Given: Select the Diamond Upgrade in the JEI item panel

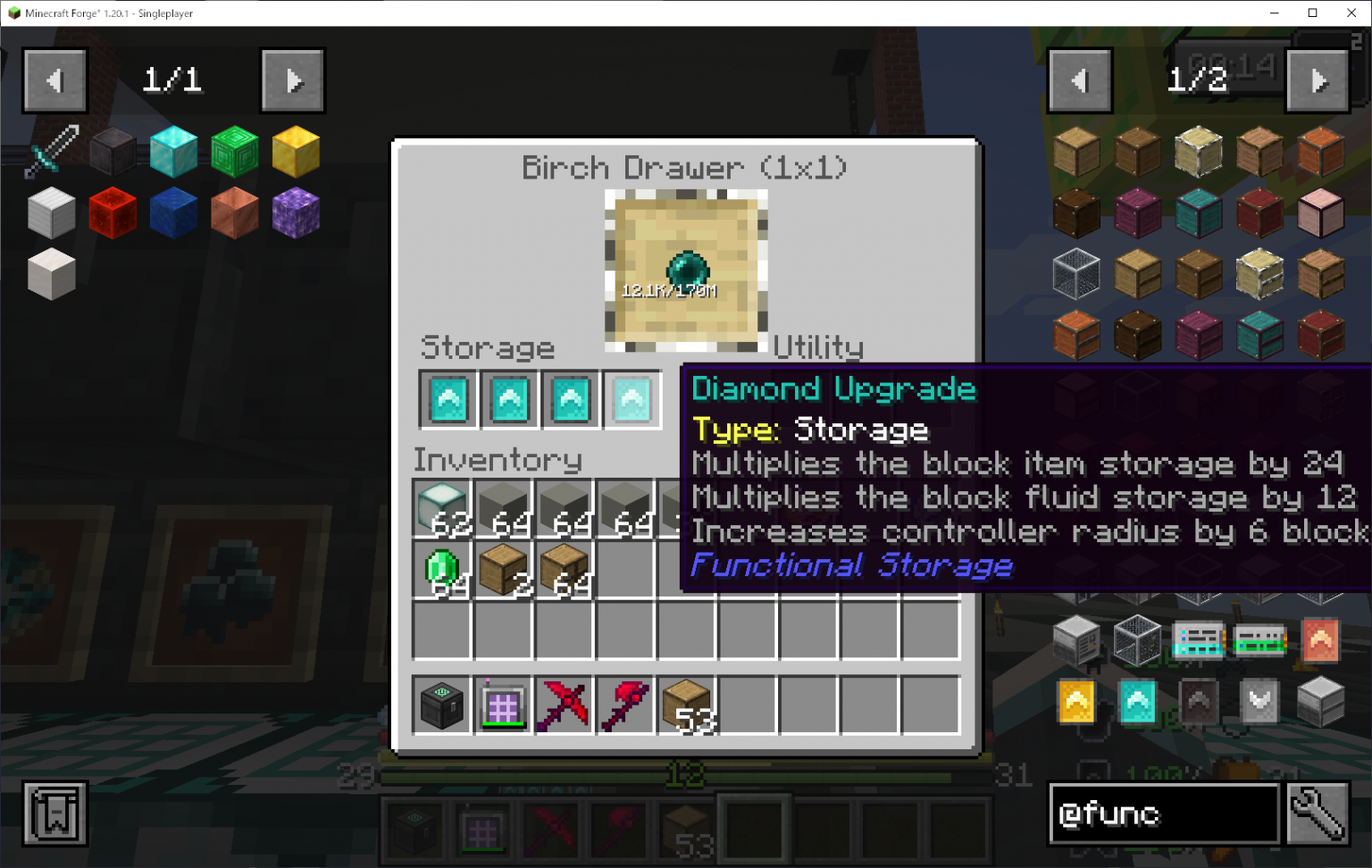Looking at the screenshot, I should tap(1136, 702).
